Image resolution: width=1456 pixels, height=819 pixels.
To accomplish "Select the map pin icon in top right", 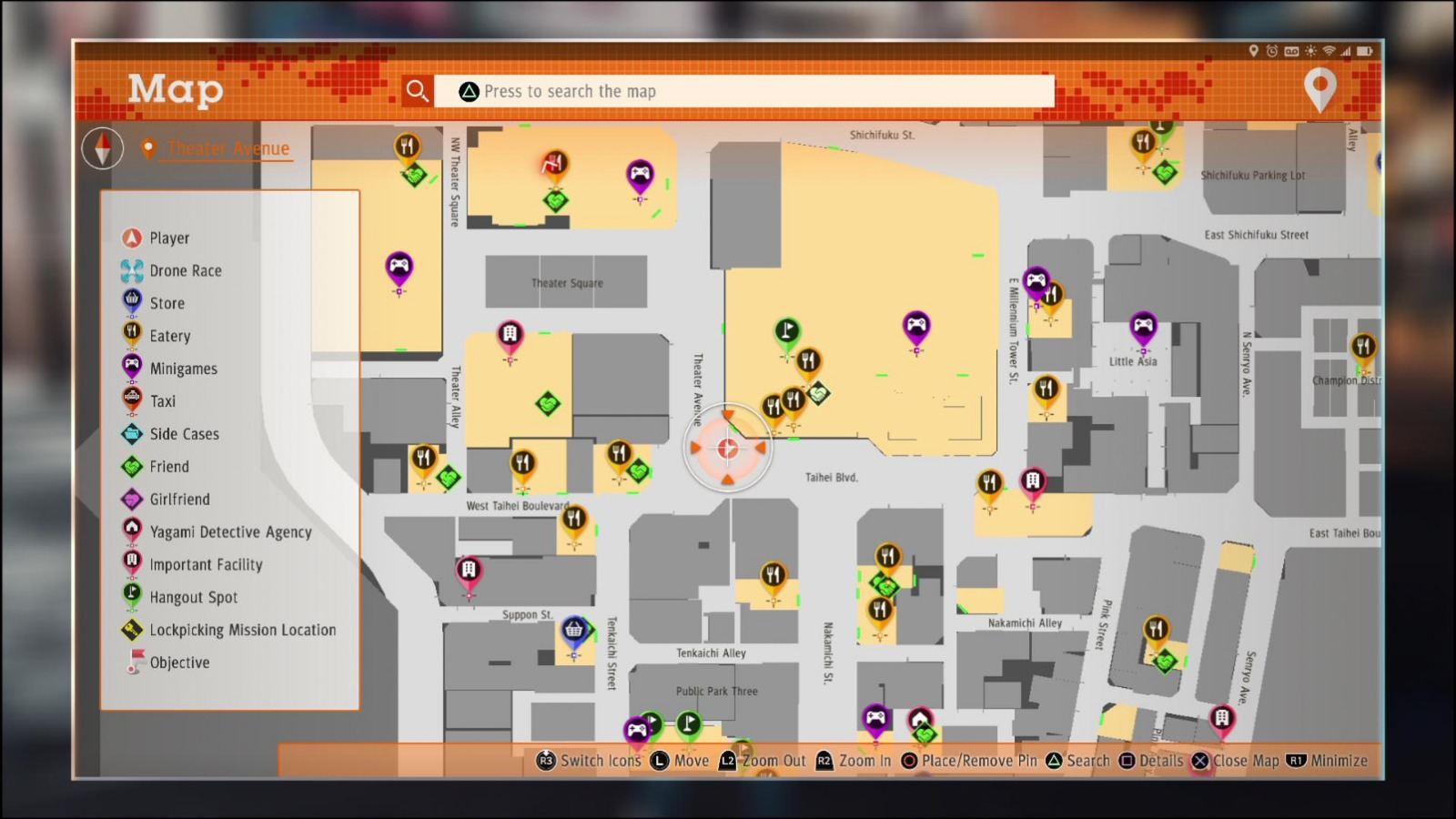I will click(x=1321, y=90).
